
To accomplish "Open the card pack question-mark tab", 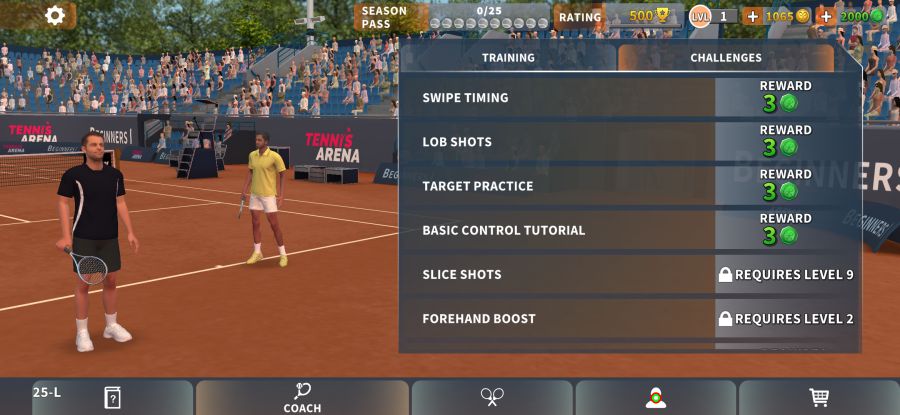I will tap(112, 397).
